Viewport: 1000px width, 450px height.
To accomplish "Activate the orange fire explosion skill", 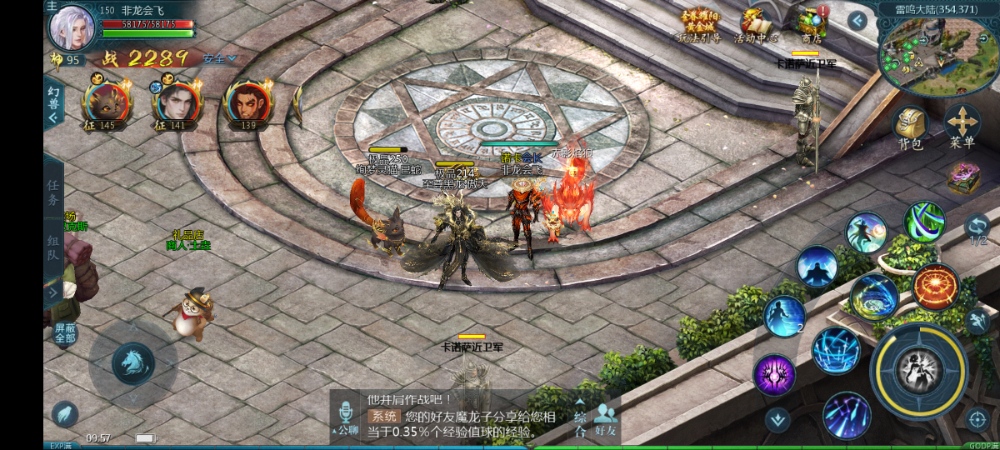I will tap(935, 287).
